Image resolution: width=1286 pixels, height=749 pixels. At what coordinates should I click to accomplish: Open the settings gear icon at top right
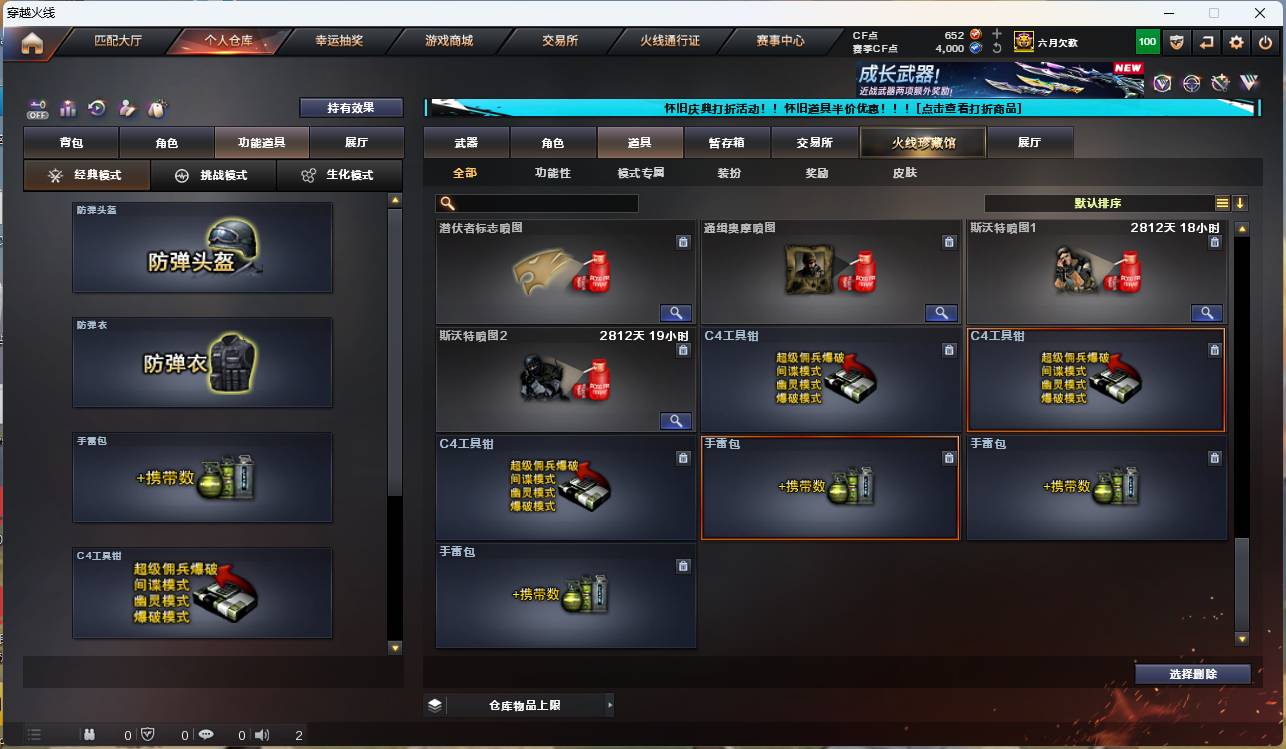click(x=1236, y=42)
